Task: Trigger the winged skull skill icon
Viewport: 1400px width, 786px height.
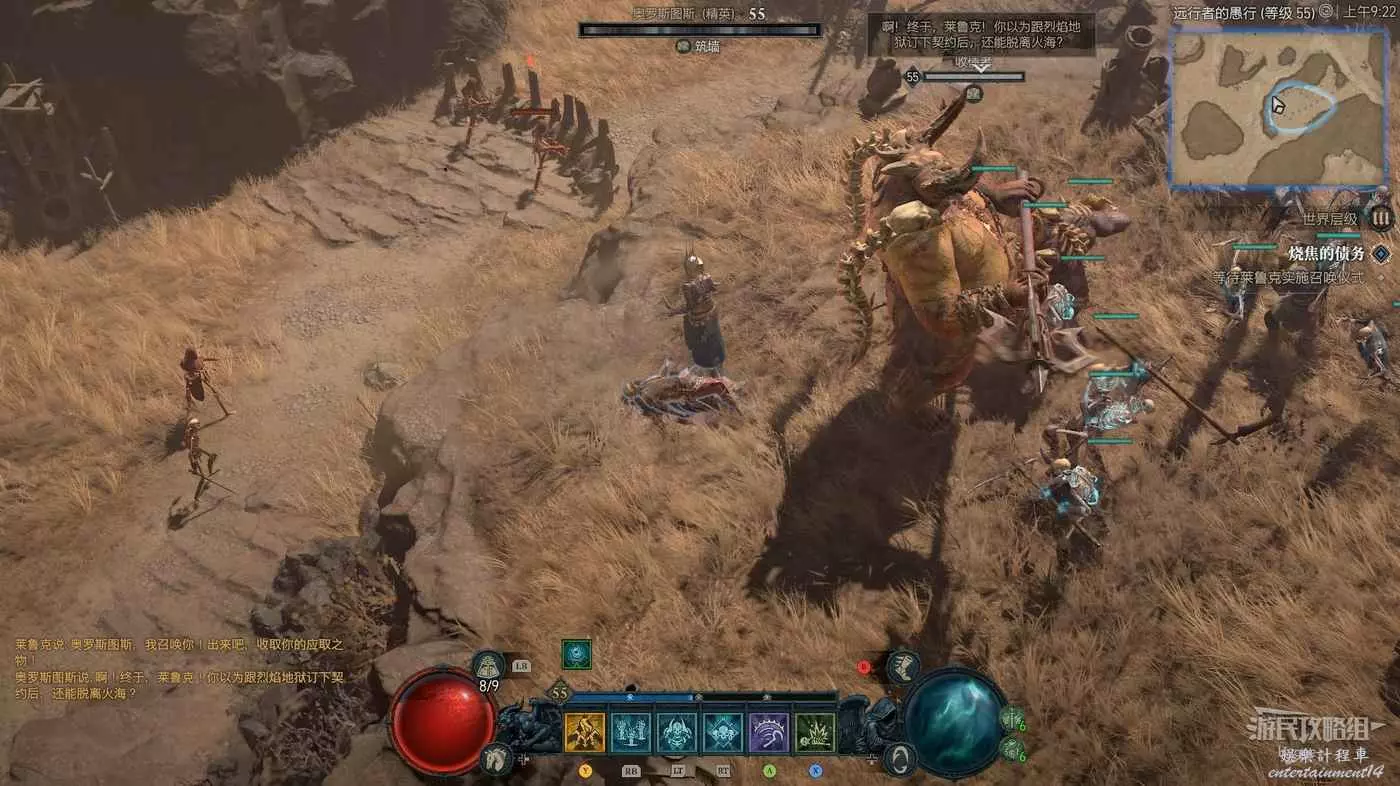Action: [676, 733]
